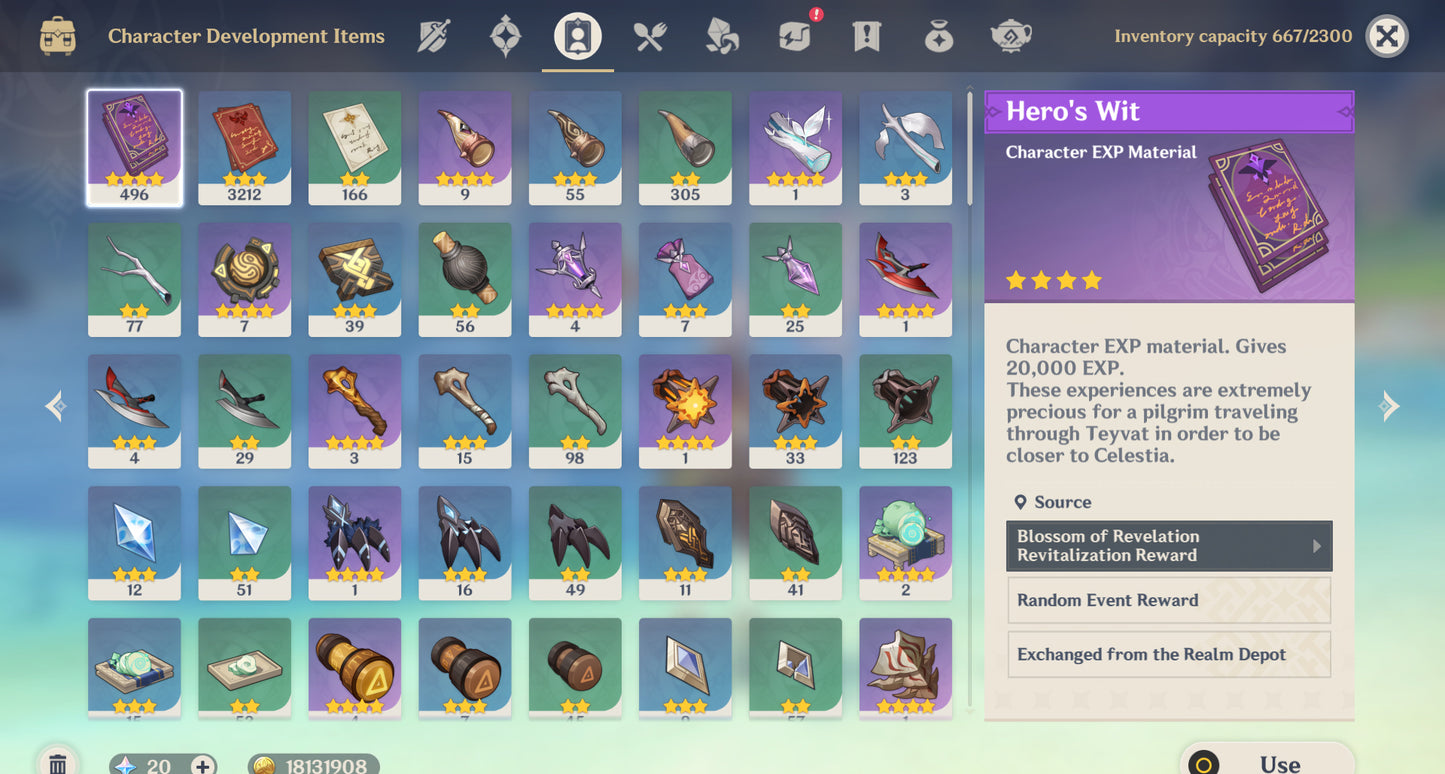The width and height of the screenshot is (1445, 774).
Task: Click the right arrow to view next page
Action: (x=1389, y=404)
